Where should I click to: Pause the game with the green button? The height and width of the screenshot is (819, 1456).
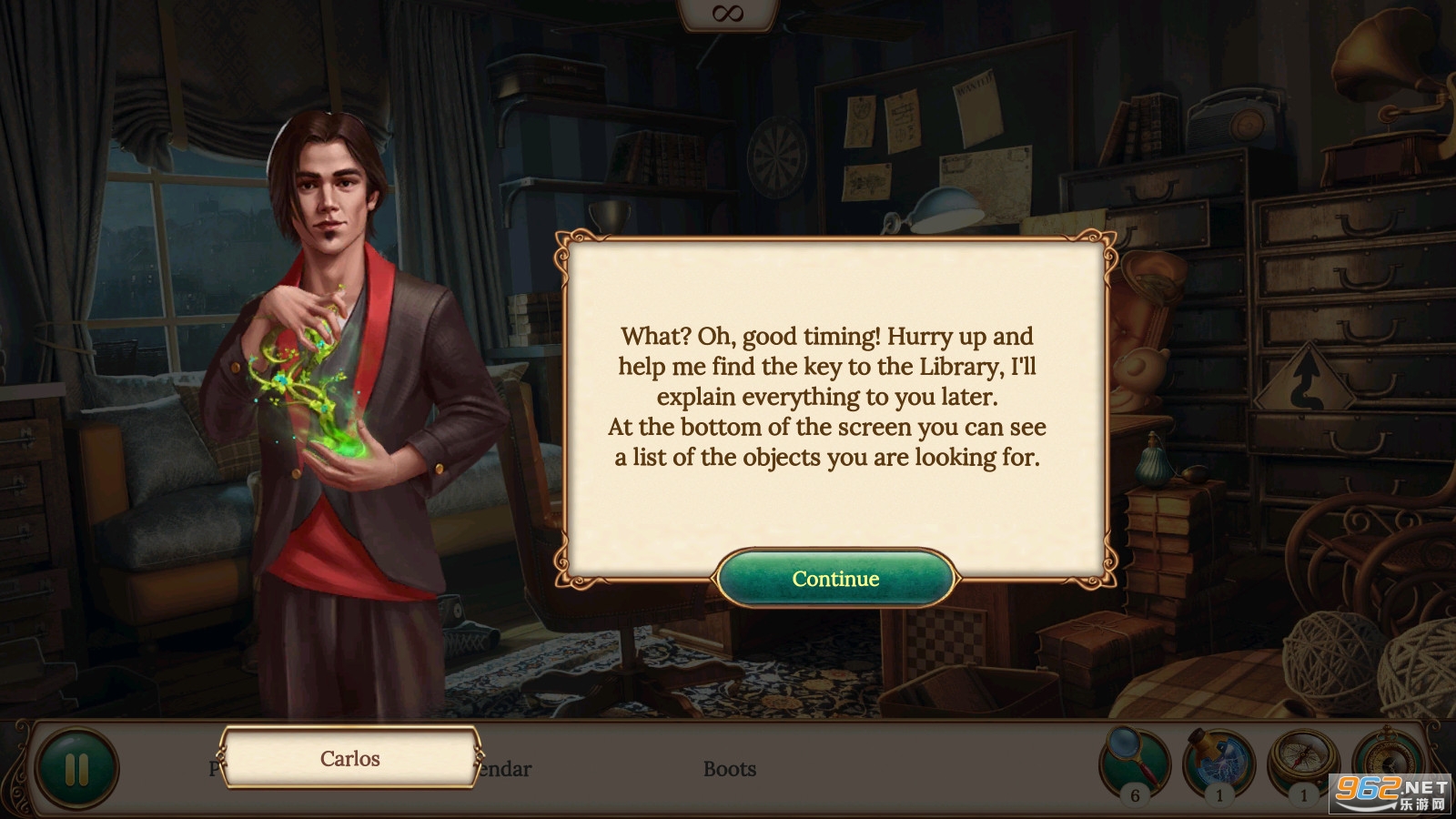[x=77, y=770]
